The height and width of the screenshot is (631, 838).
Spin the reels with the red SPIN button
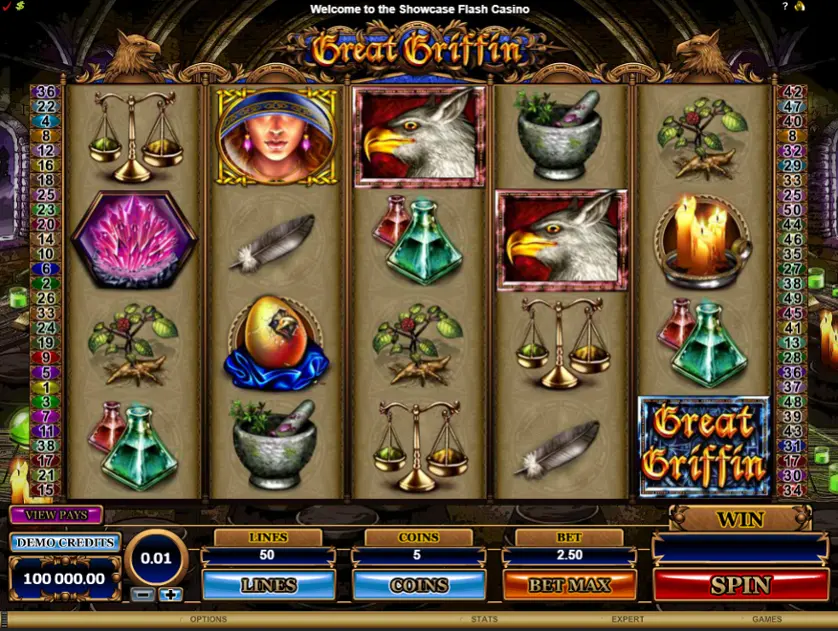pos(741,584)
